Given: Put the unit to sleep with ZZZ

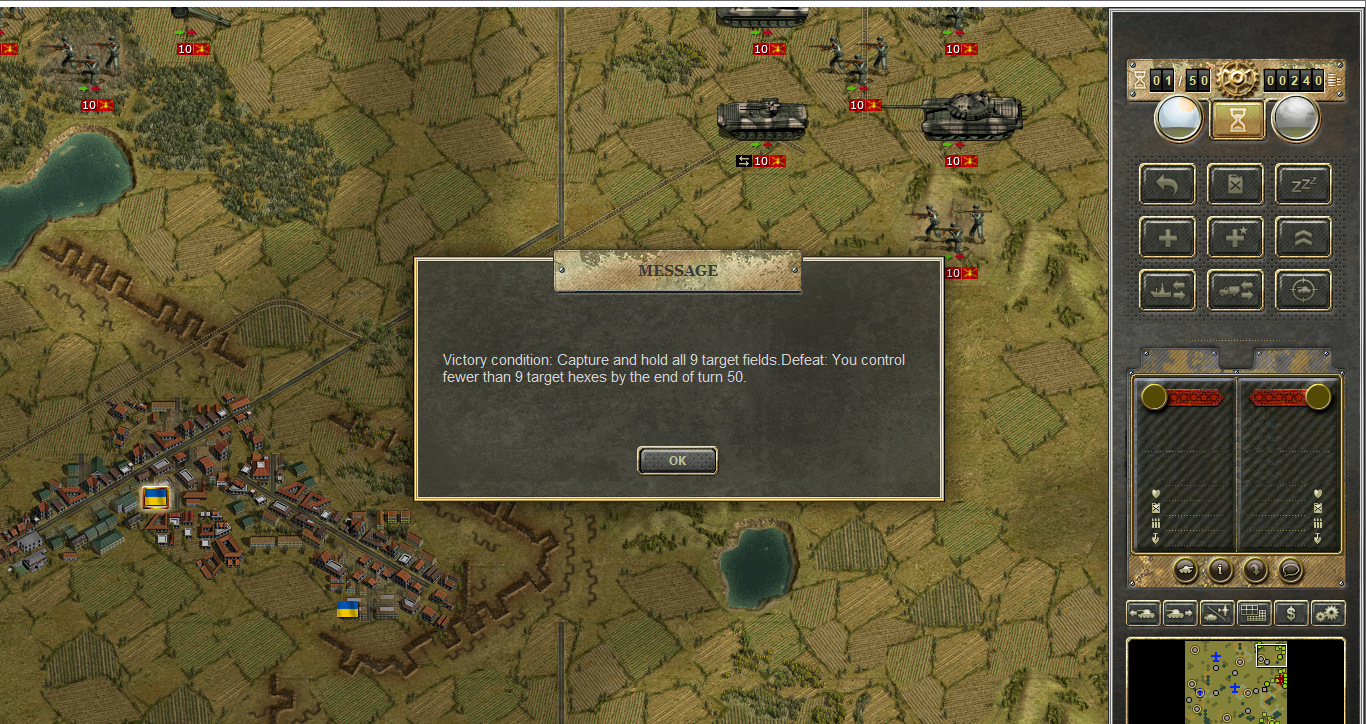Looking at the screenshot, I should coord(1303,184).
